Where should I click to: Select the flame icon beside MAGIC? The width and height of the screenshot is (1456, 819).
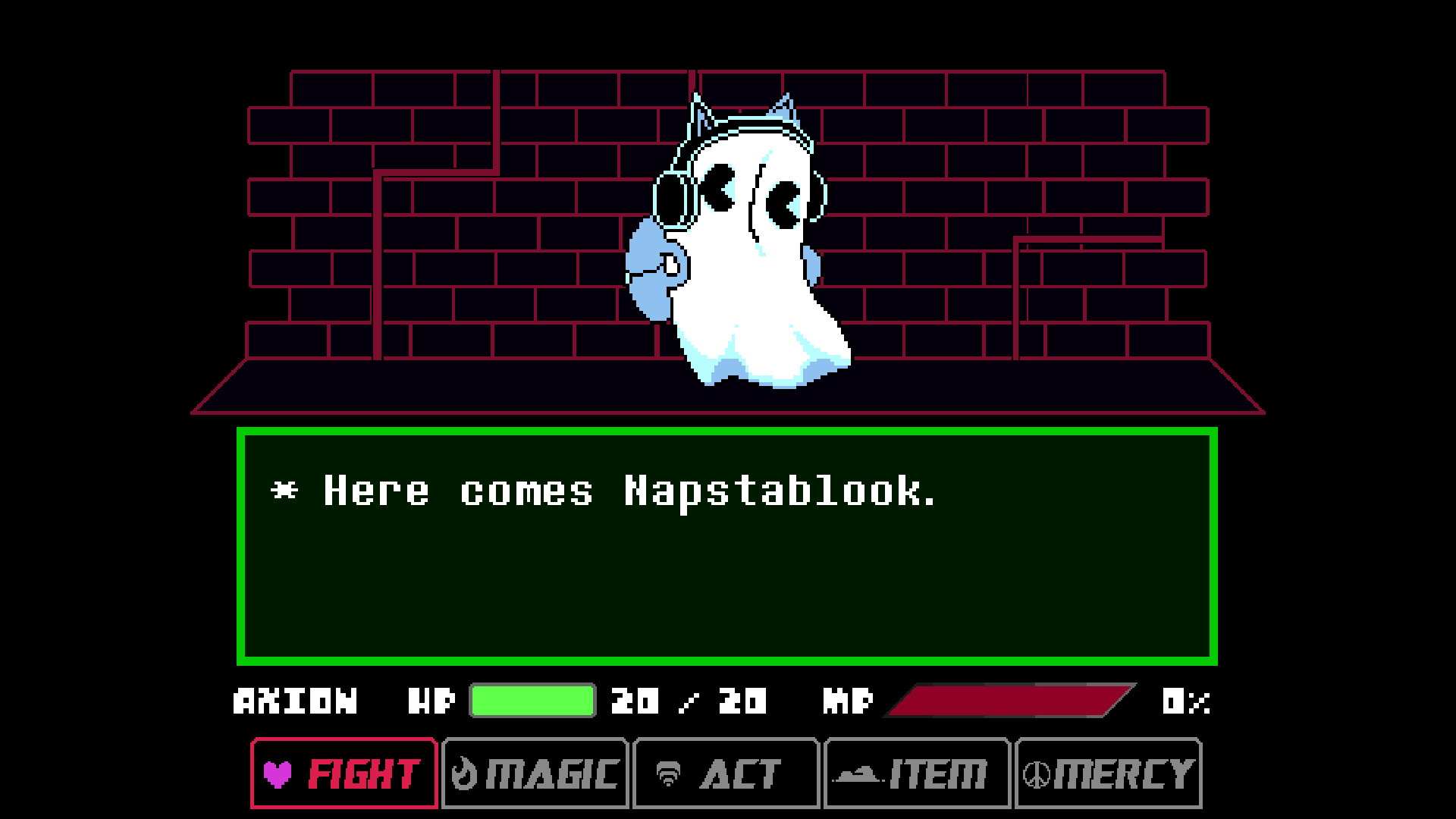[463, 774]
